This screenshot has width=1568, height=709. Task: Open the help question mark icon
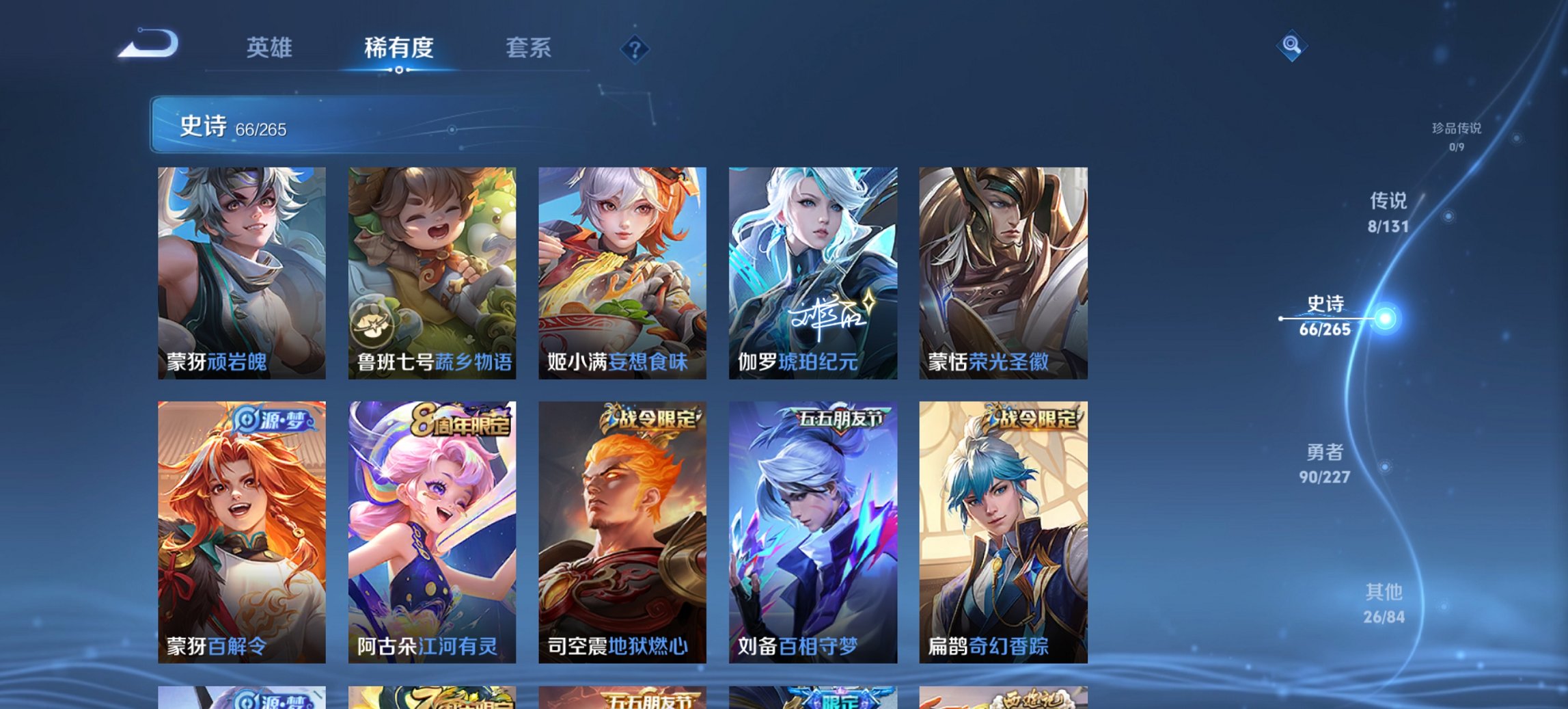click(x=635, y=48)
